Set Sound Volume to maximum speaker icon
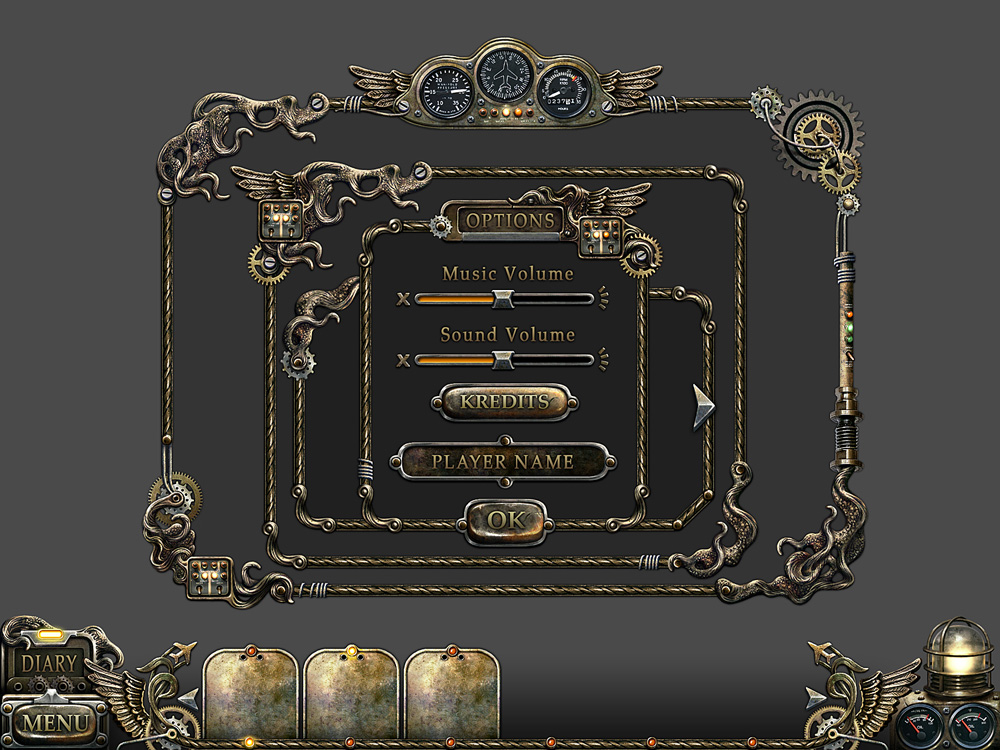Screen dimensions: 1000x750 click(x=604, y=359)
